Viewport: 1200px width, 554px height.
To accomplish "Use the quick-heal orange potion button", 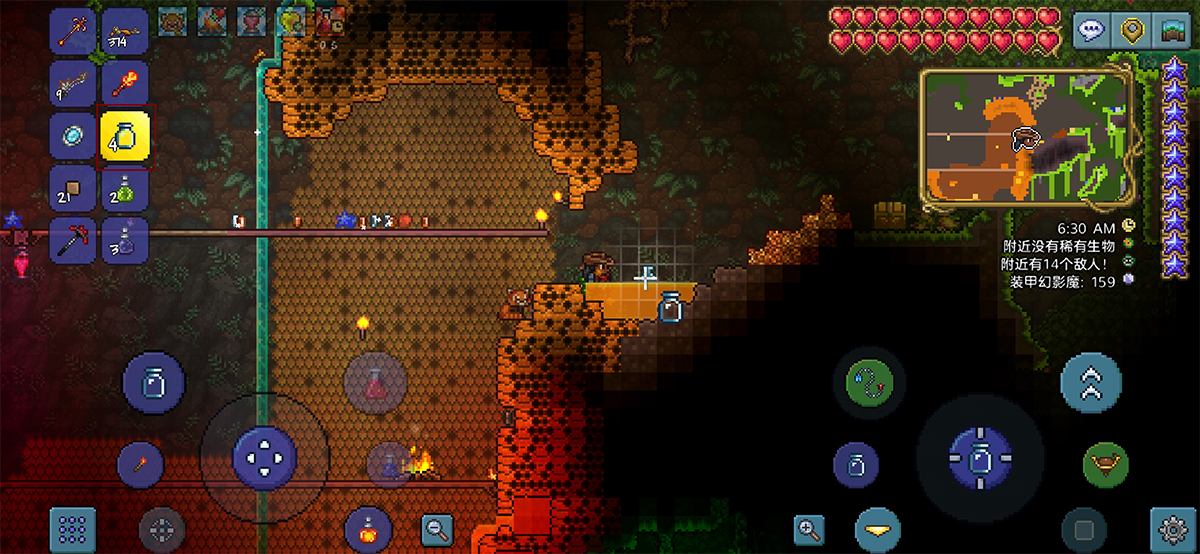I will tap(367, 529).
